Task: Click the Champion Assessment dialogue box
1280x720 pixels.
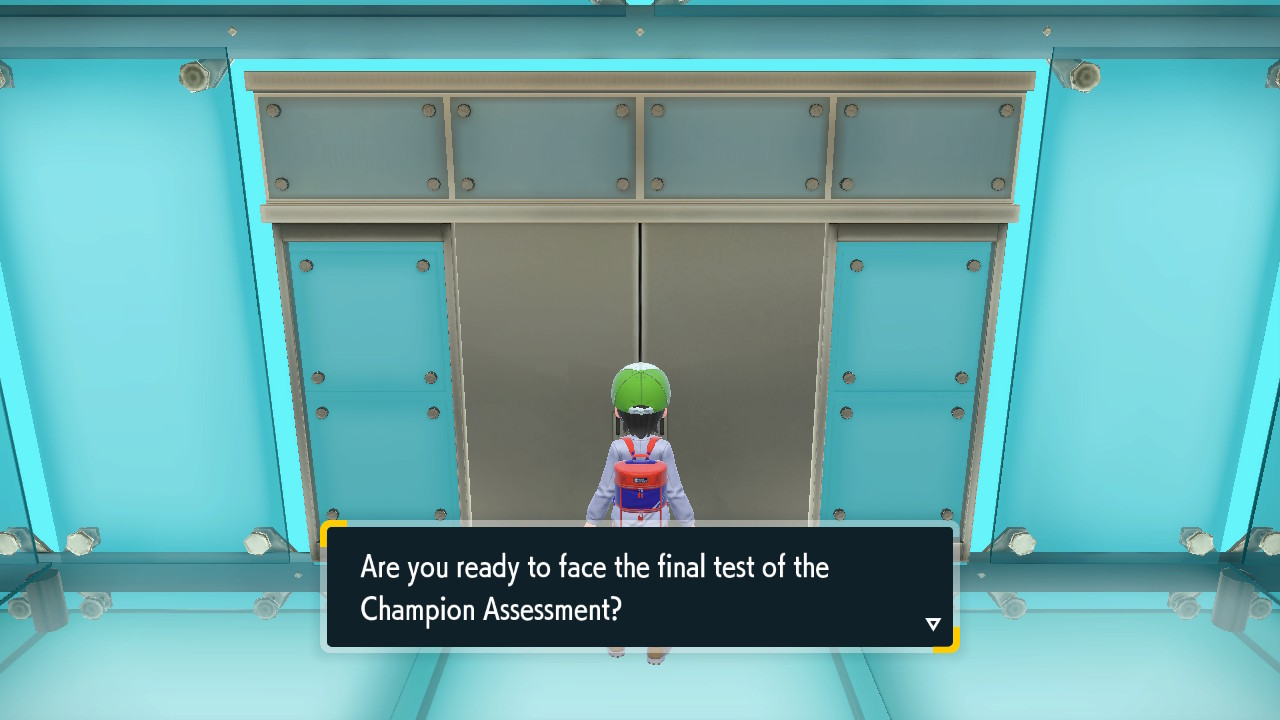Action: tap(640, 587)
